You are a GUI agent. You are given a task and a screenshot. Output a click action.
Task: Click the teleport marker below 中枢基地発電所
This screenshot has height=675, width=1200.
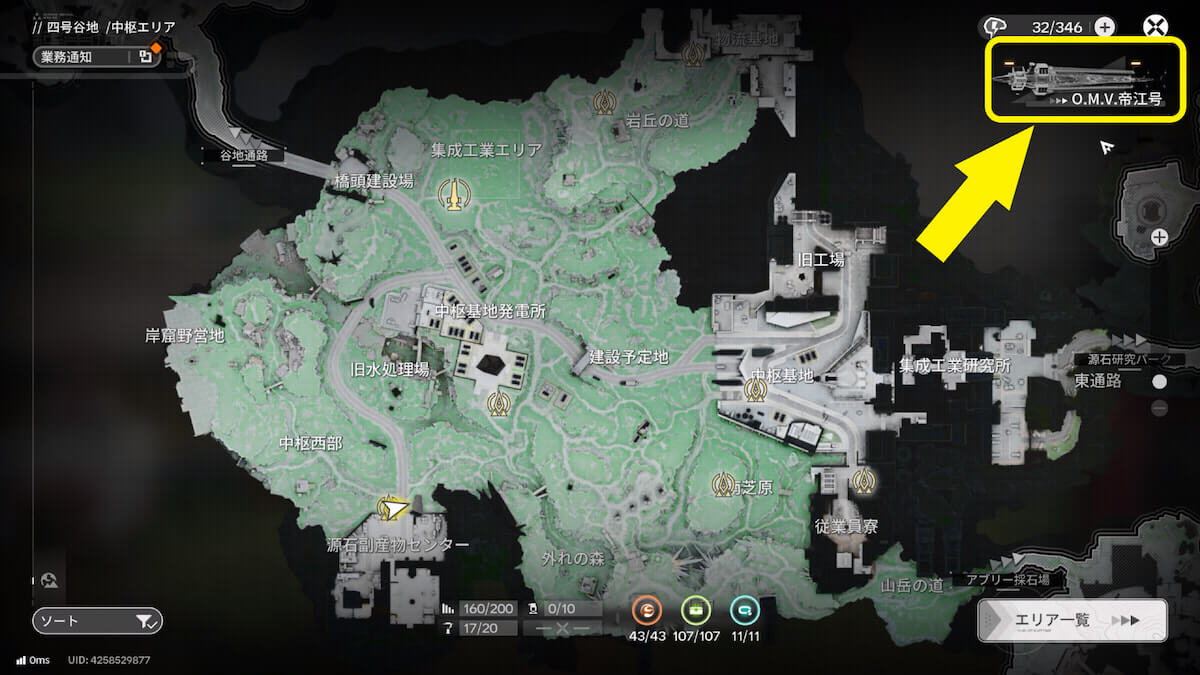497,403
